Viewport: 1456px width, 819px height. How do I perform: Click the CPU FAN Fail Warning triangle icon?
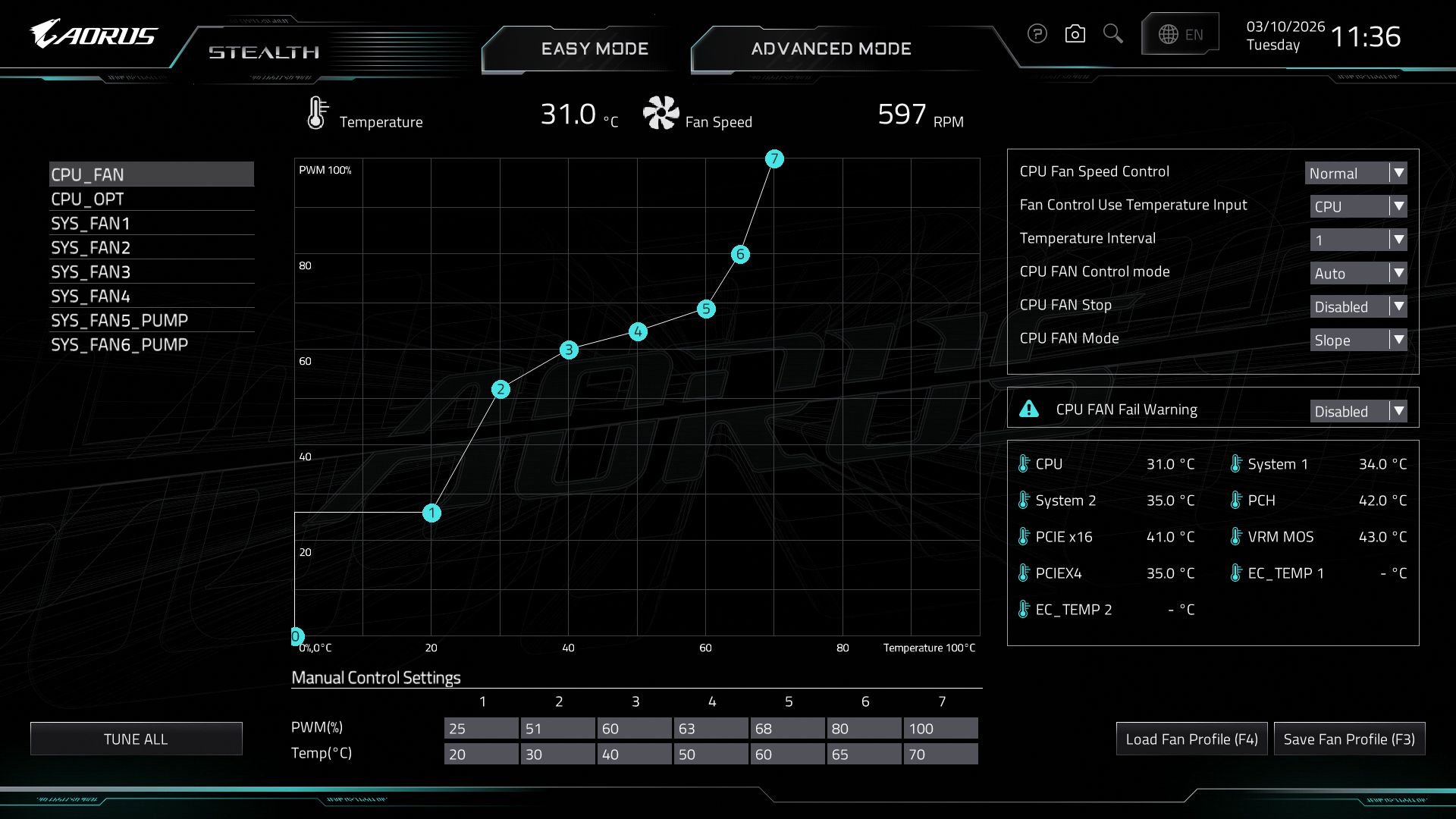[1028, 409]
